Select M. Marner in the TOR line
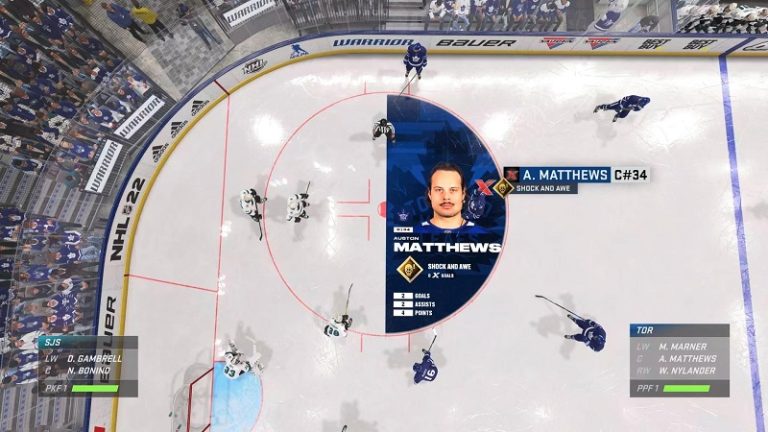Screen dimensions: 768x432 tap(685, 346)
